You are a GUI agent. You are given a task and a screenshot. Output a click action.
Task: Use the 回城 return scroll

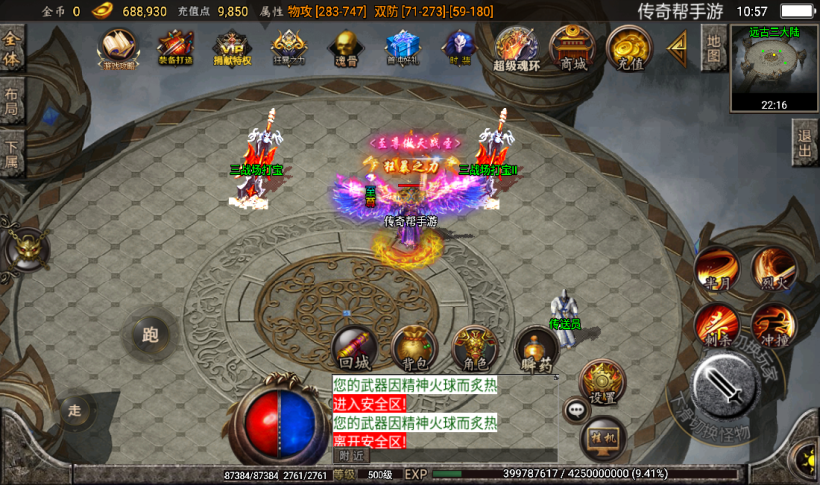(354, 348)
